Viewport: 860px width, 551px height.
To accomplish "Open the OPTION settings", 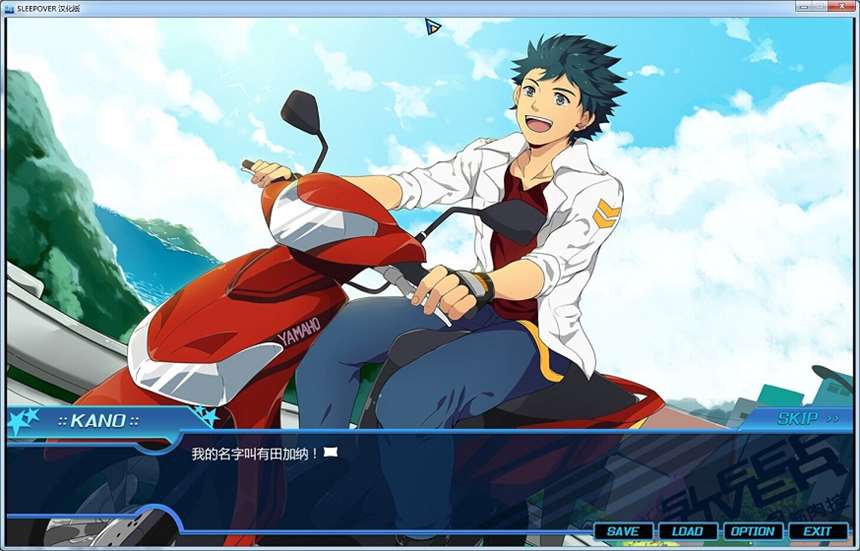I will click(752, 531).
